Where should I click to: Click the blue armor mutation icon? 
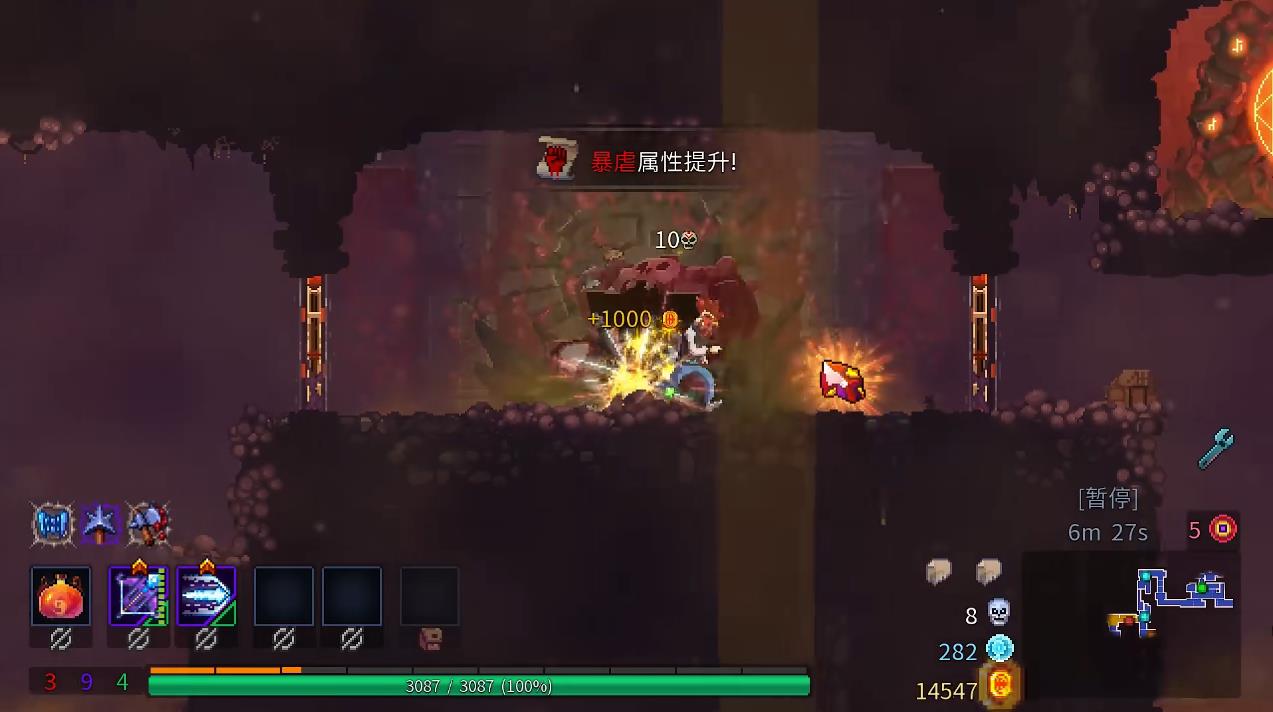pos(53,524)
